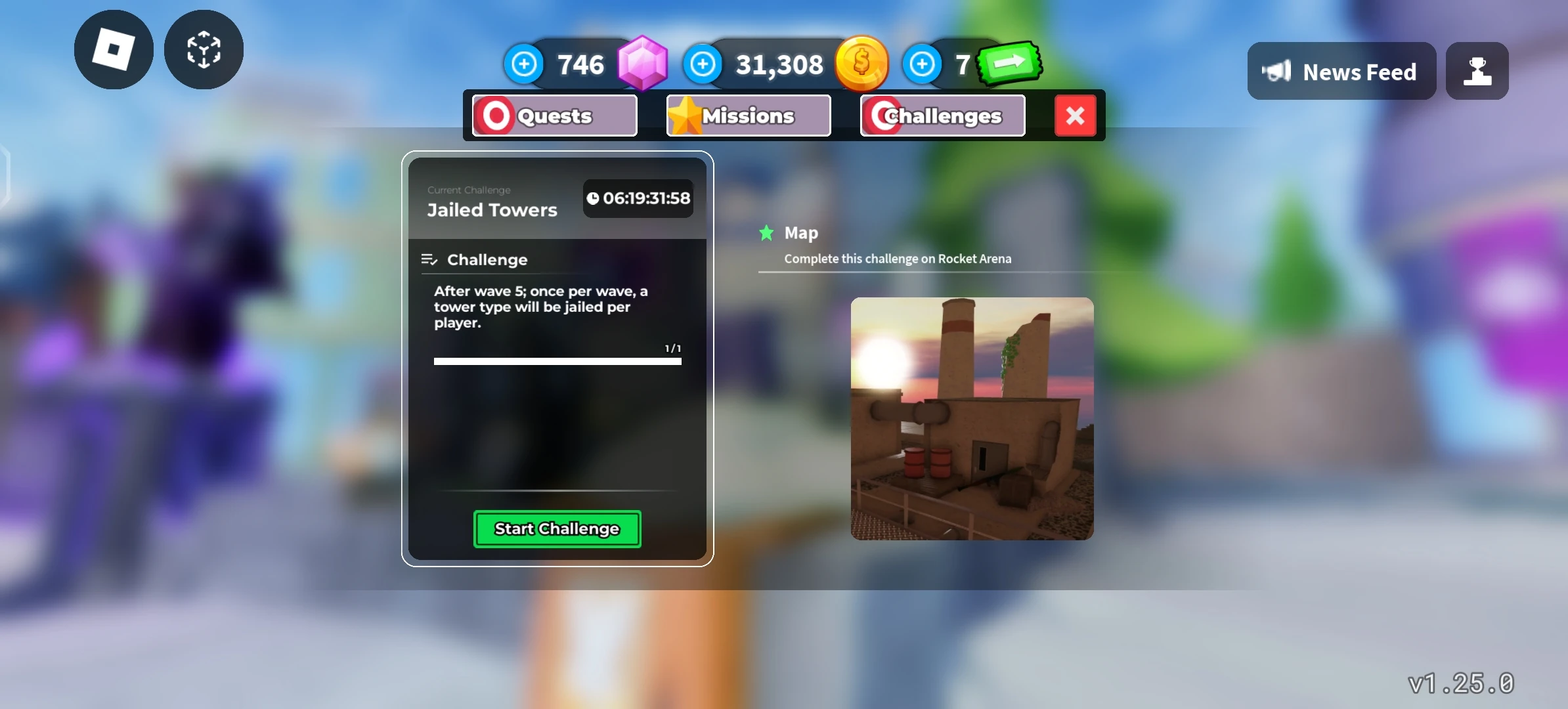
Task: Click the gold coin currency icon
Action: click(862, 62)
